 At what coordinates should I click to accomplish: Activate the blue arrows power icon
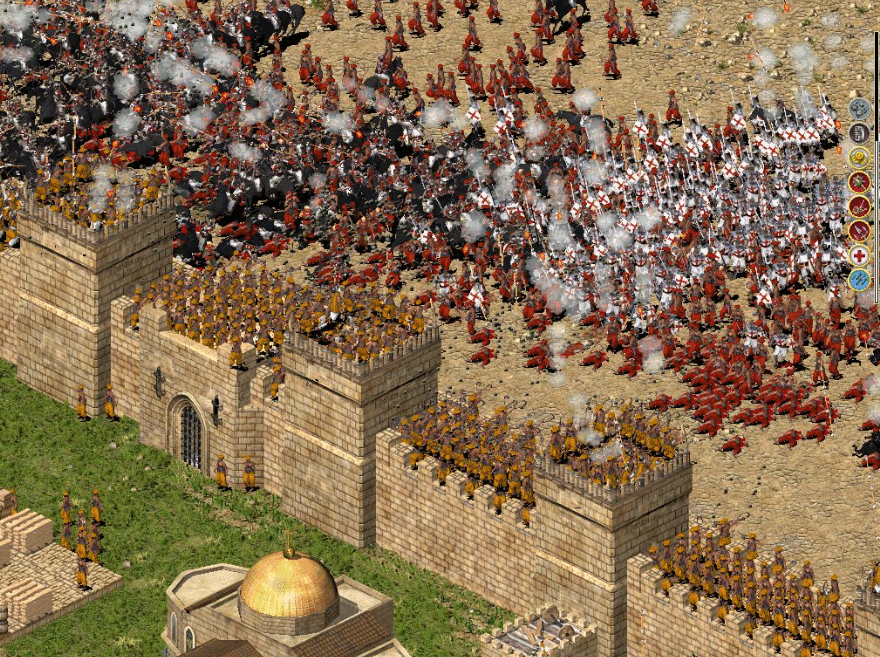859,279
